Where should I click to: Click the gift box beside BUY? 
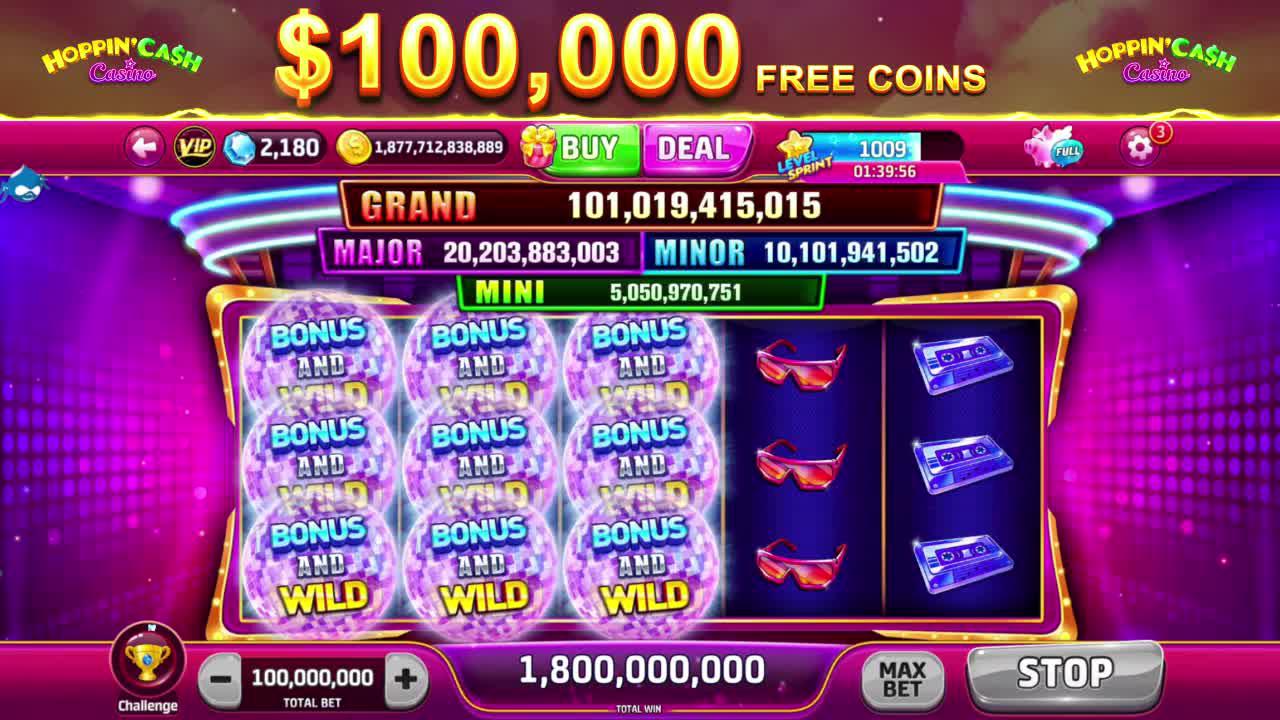[539, 146]
